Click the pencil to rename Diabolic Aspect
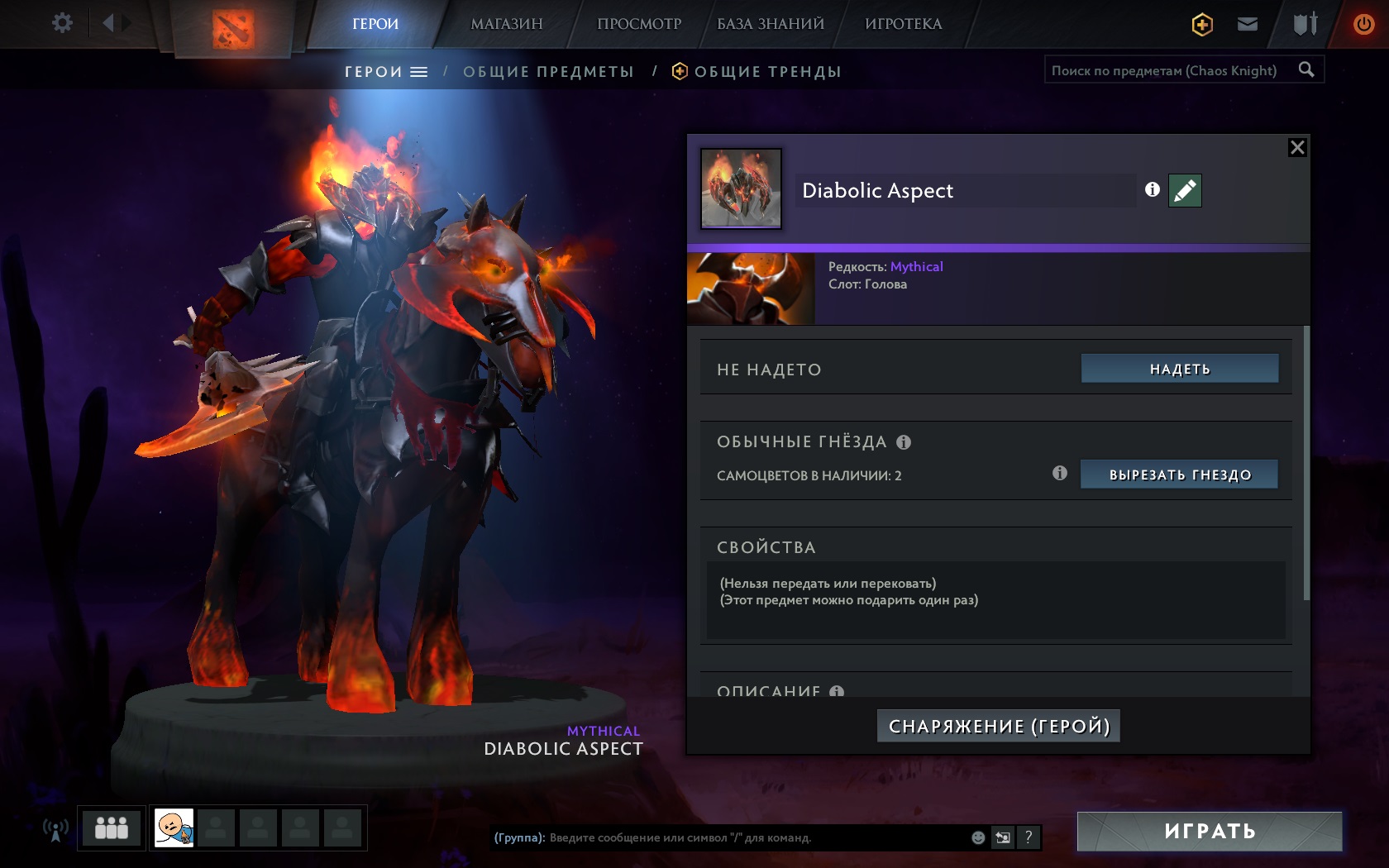 [x=1184, y=190]
